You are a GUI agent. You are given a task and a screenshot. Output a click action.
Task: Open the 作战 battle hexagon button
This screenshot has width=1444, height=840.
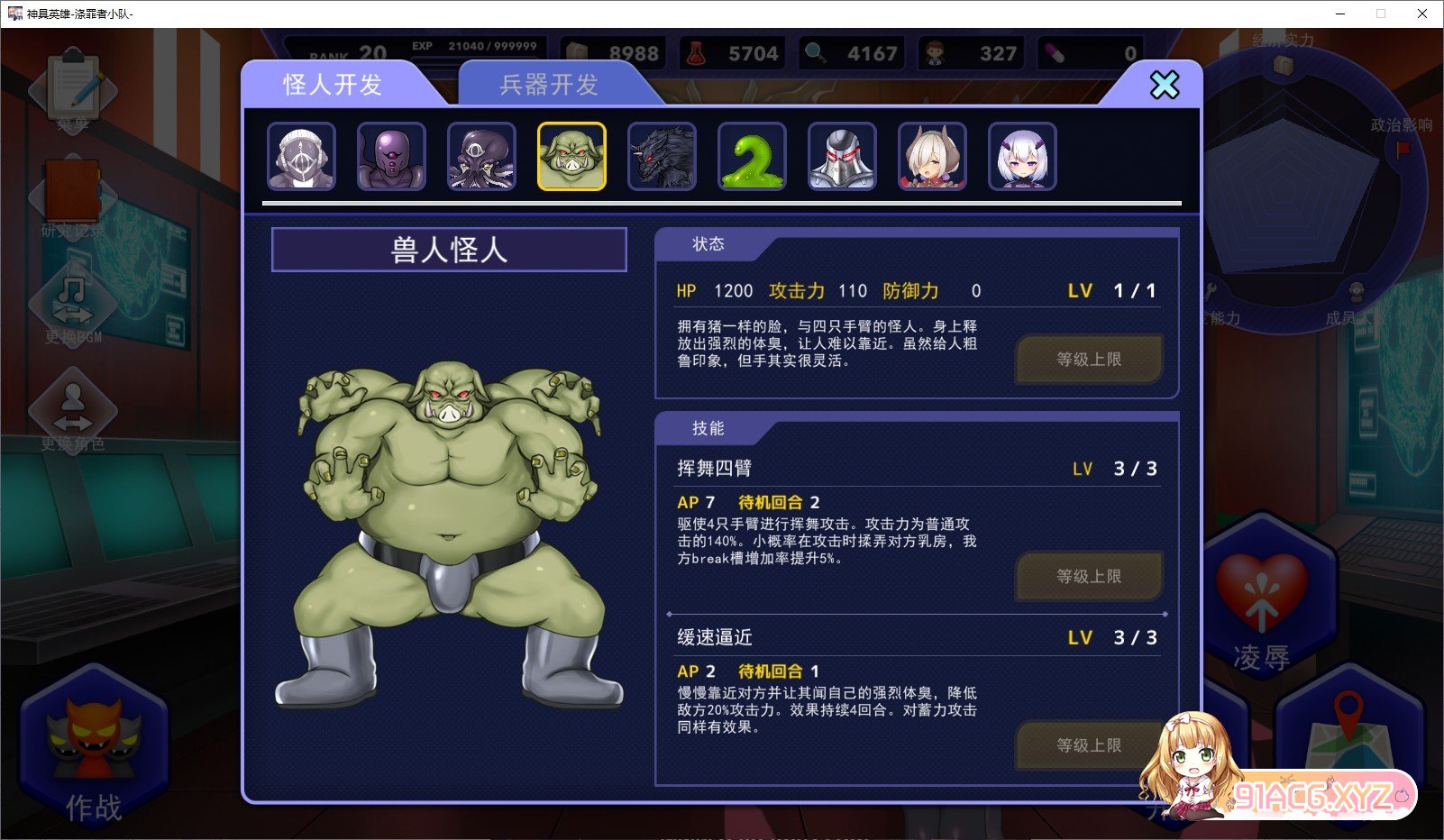tap(94, 748)
